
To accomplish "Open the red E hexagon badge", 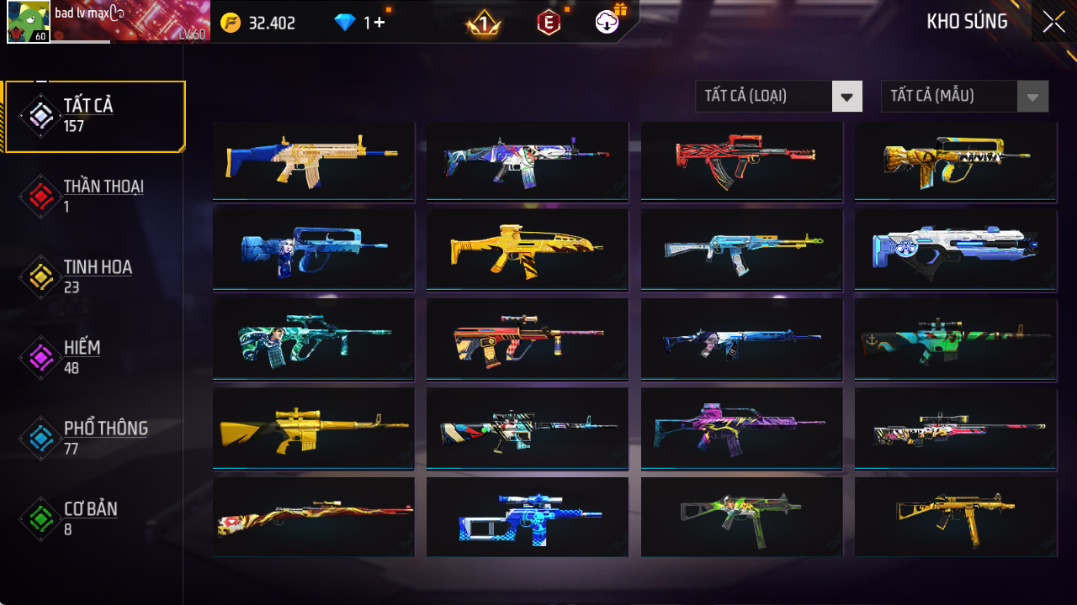I will coord(548,22).
